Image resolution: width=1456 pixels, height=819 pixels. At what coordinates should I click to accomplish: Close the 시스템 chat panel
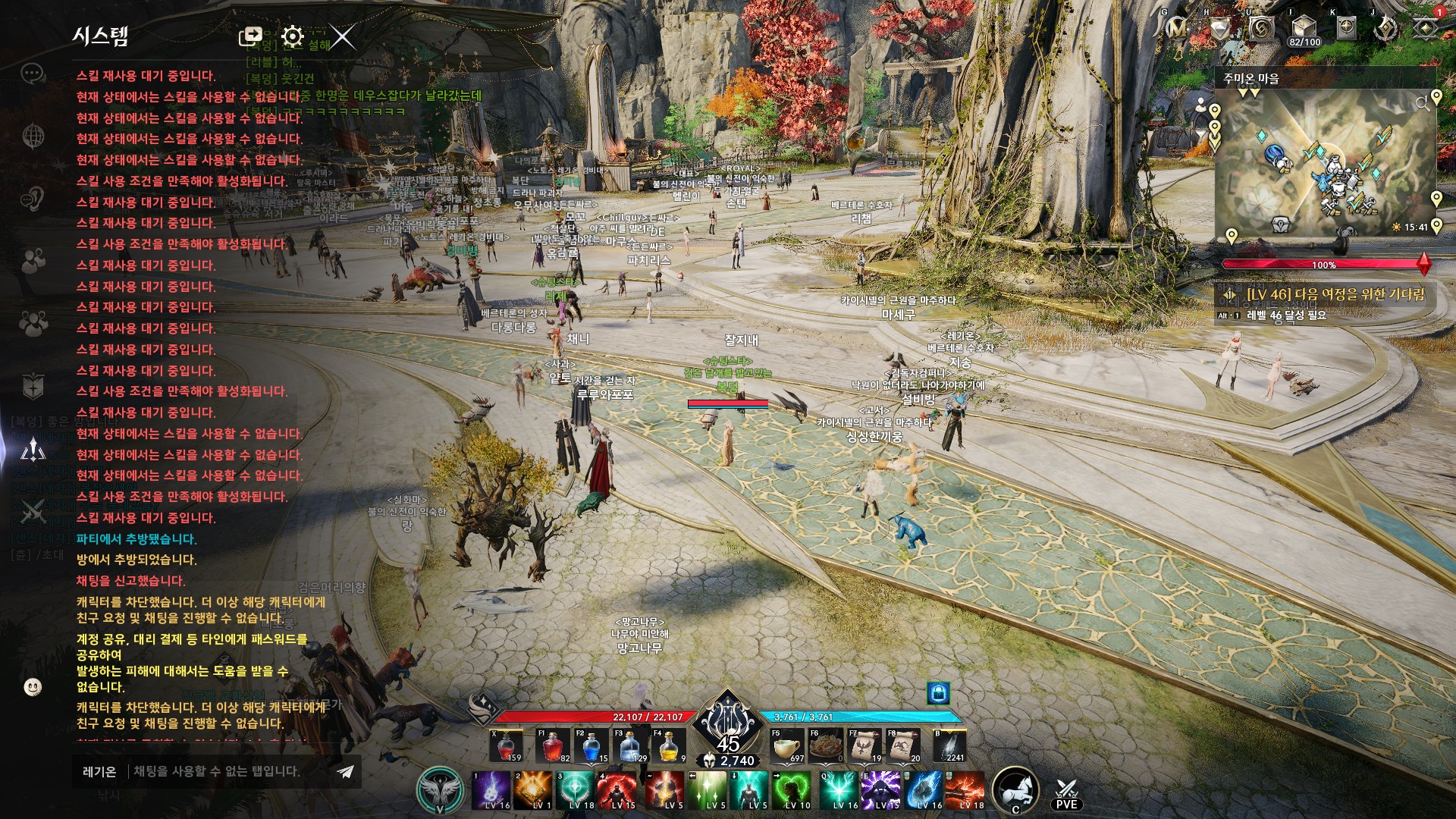pyautogui.click(x=343, y=36)
